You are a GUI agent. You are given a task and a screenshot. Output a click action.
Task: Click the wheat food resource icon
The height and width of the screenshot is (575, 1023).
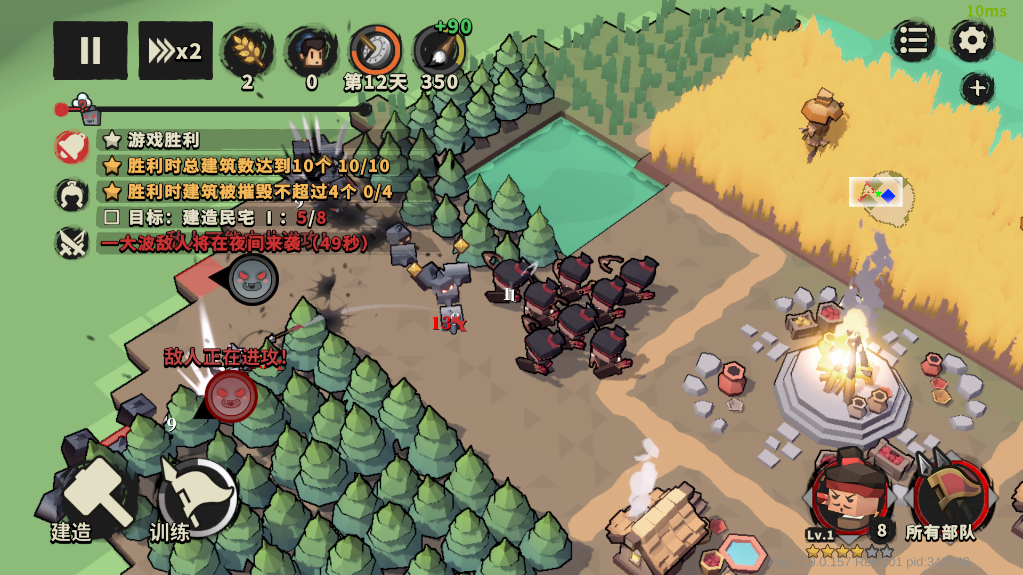tap(247, 51)
